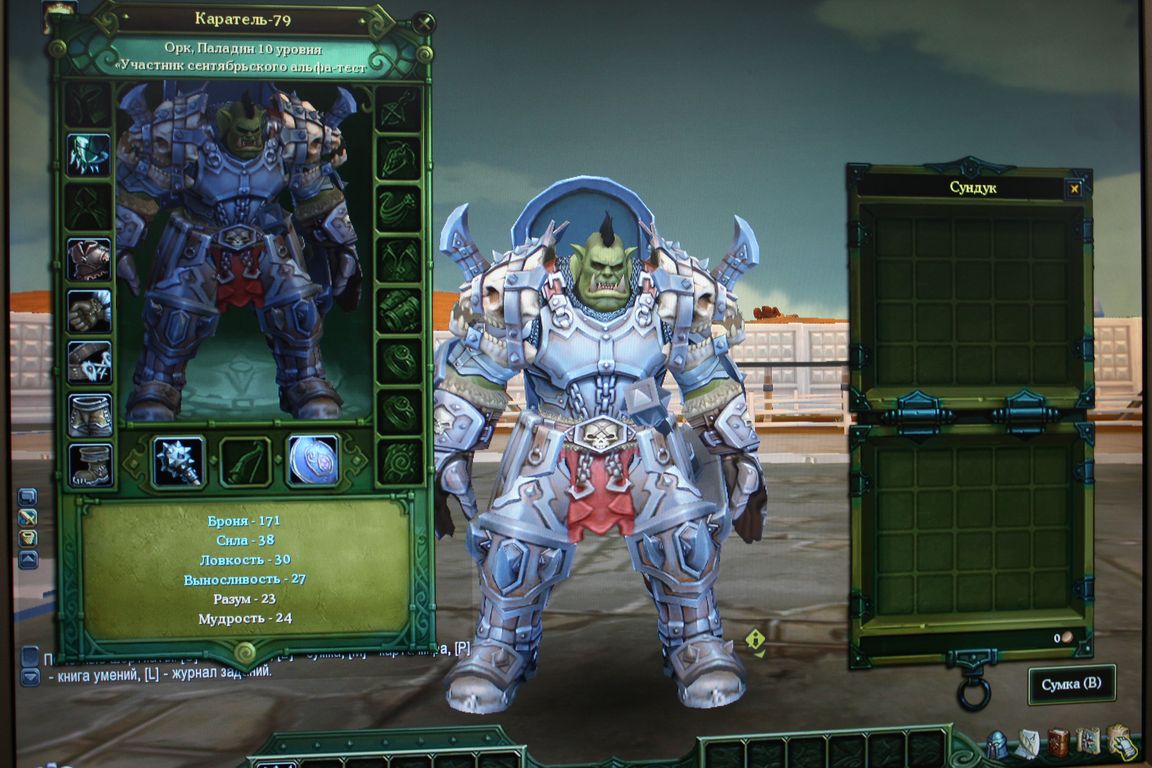Click the chat down arrow button
The height and width of the screenshot is (768, 1152).
tap(30, 677)
